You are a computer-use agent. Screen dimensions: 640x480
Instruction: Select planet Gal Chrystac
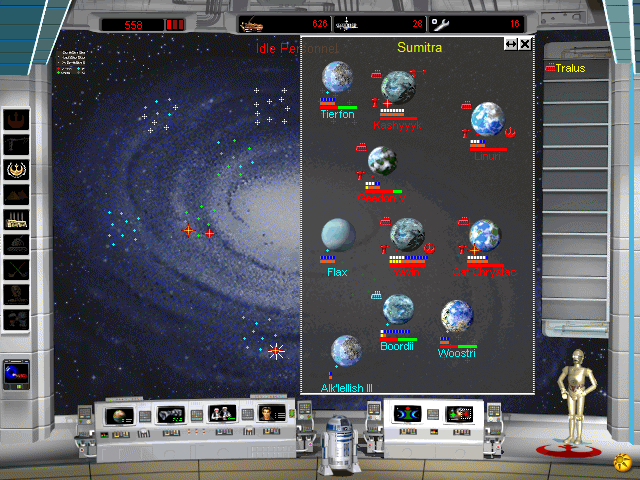tap(484, 236)
